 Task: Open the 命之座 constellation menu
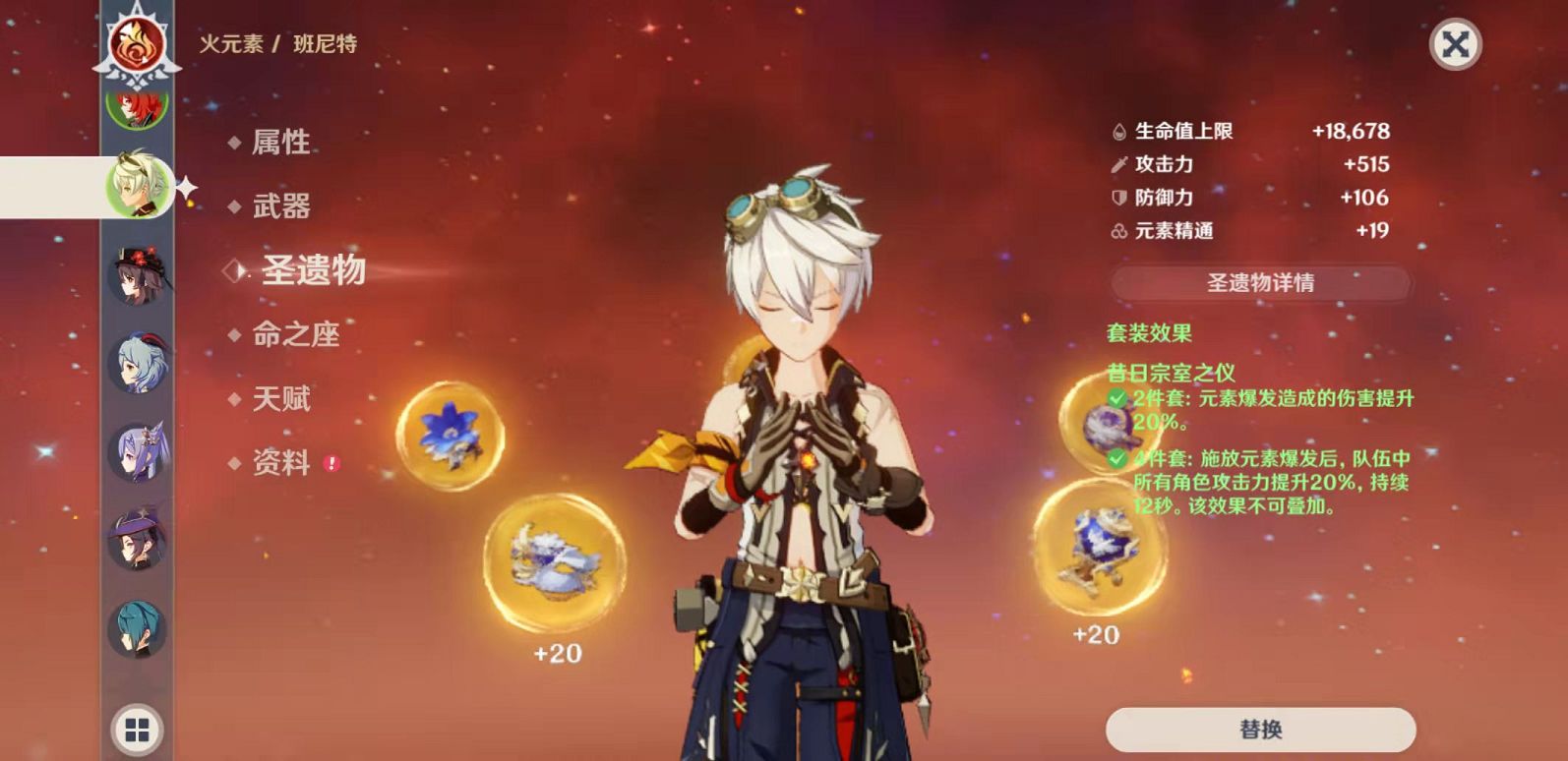click(x=295, y=335)
